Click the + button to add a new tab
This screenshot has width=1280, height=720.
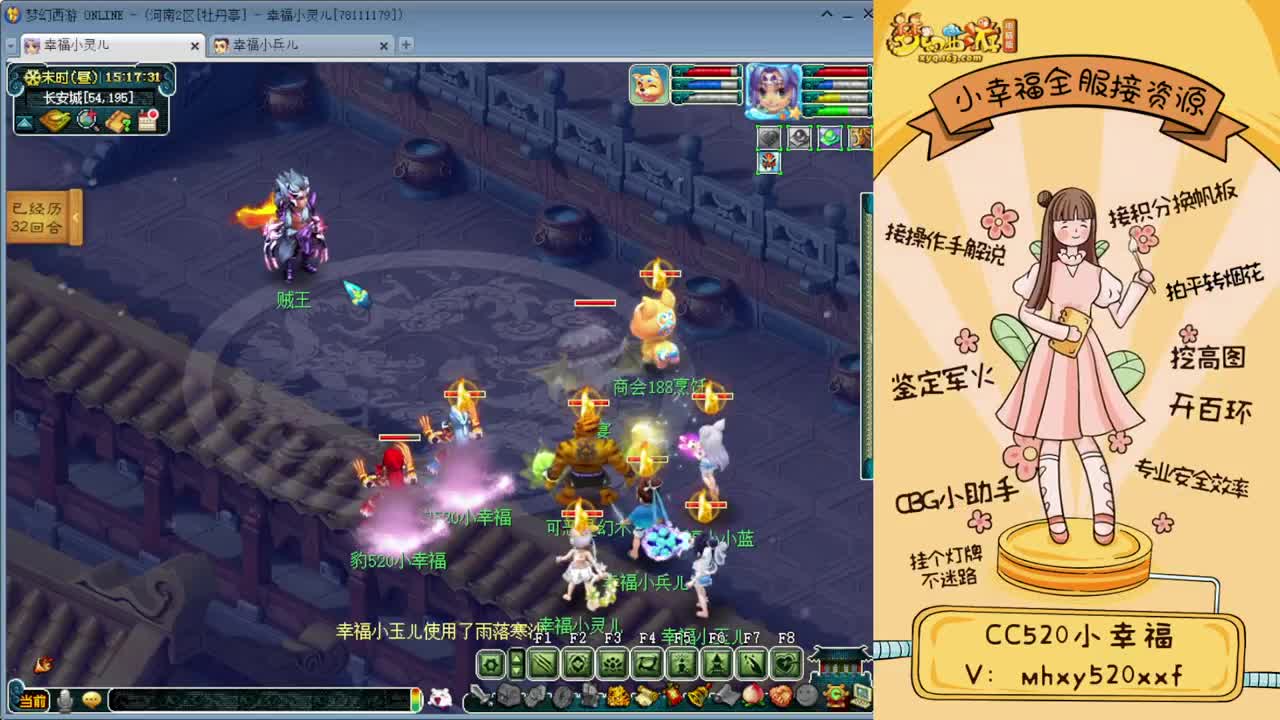(406, 45)
